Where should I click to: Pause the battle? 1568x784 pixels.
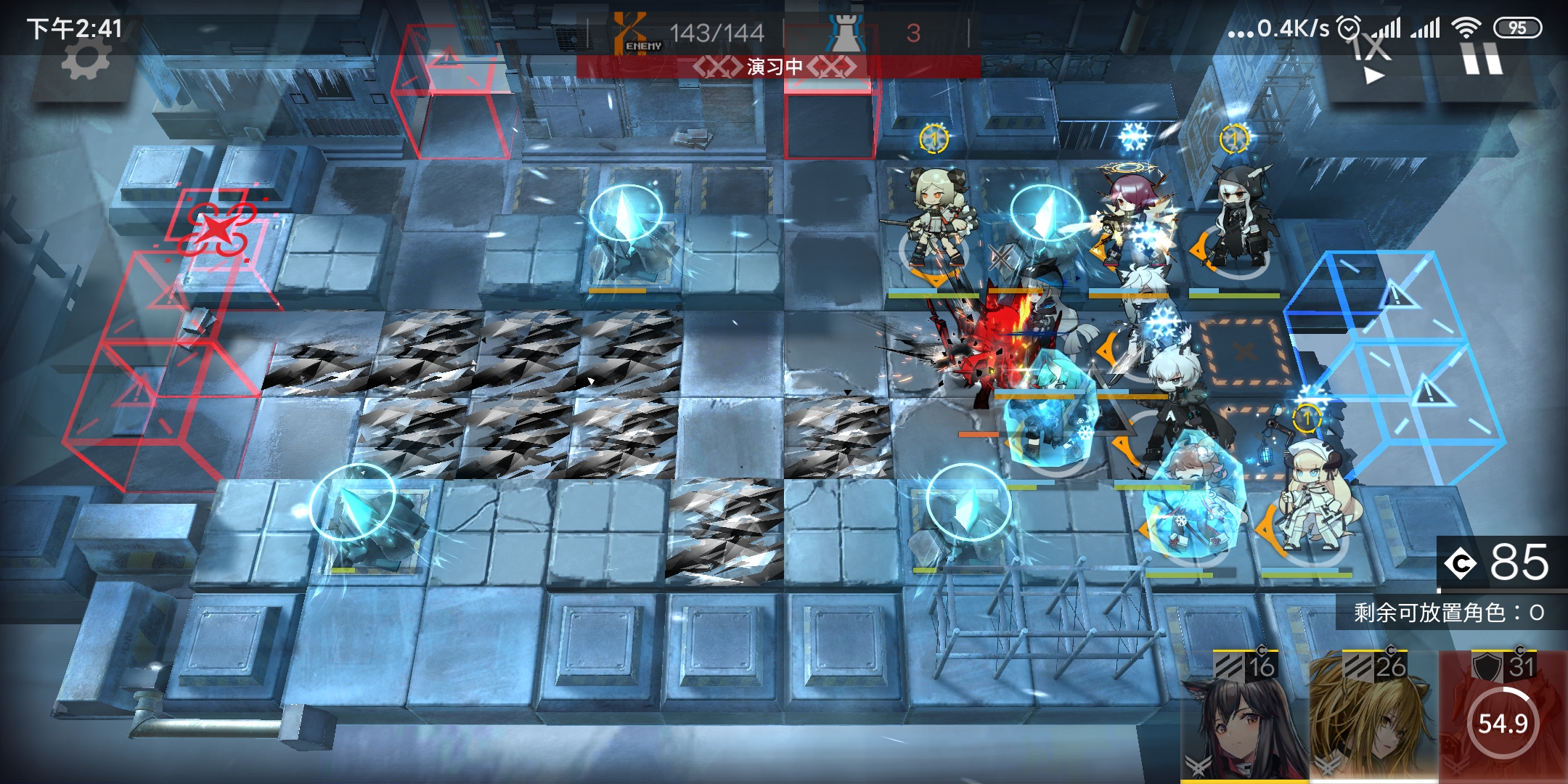(x=1482, y=58)
